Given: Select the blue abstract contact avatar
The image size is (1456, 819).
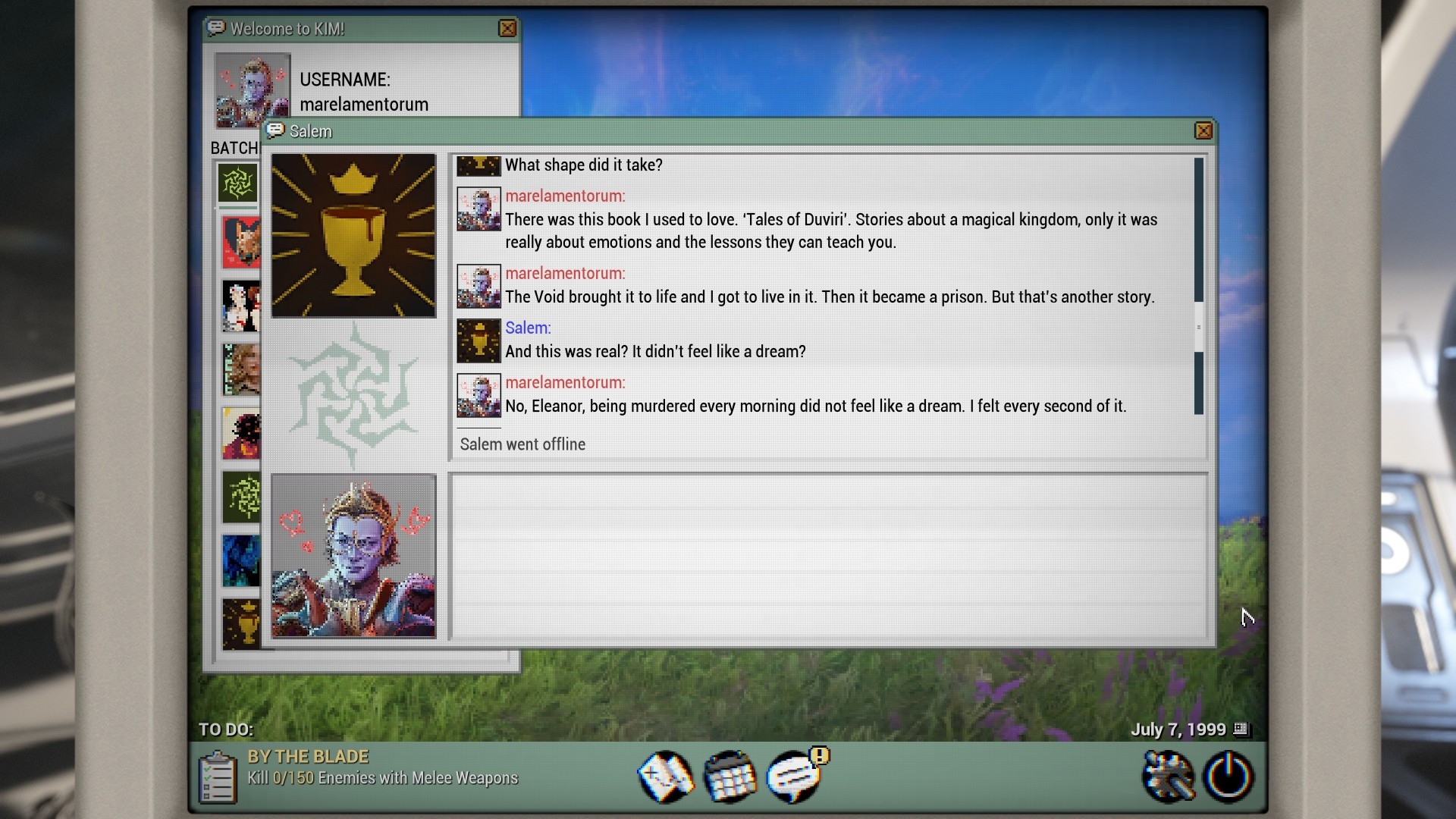Looking at the screenshot, I should [241, 561].
